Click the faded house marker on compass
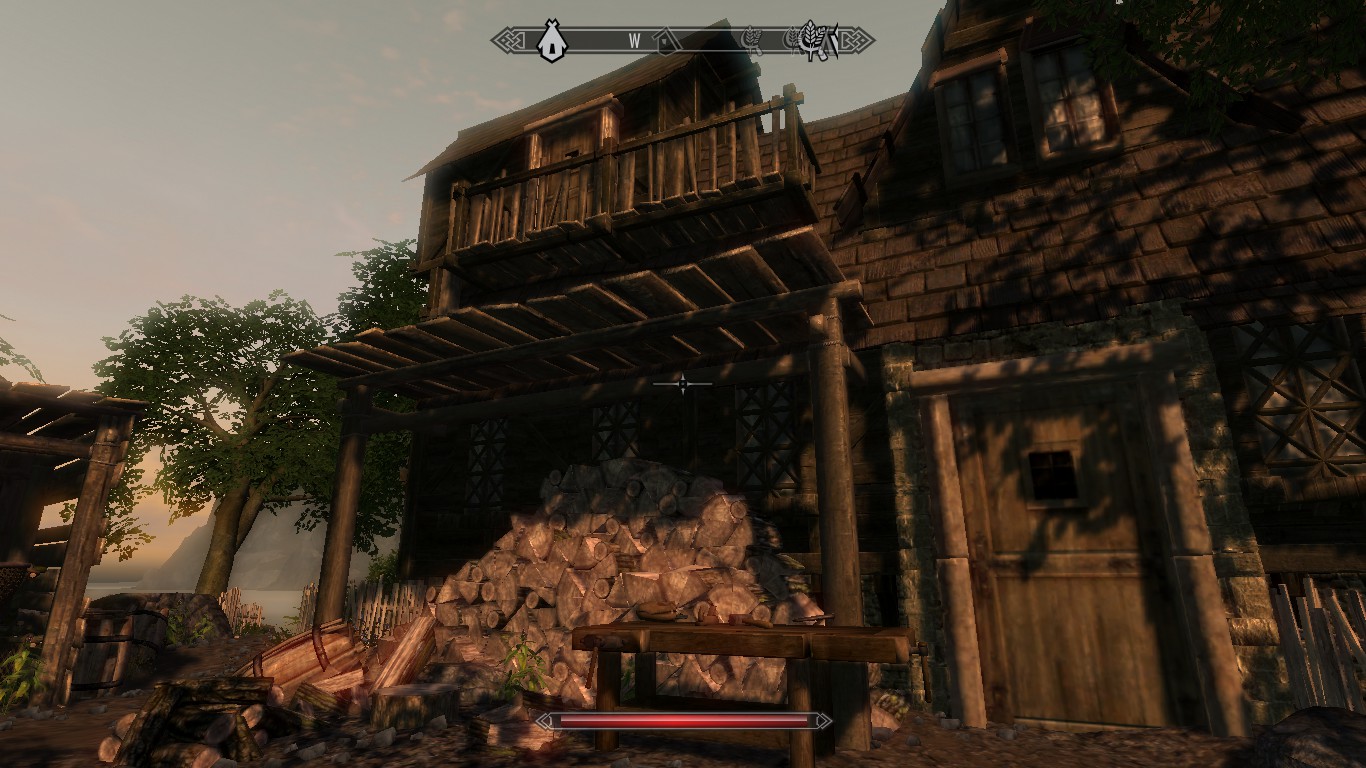 click(666, 41)
